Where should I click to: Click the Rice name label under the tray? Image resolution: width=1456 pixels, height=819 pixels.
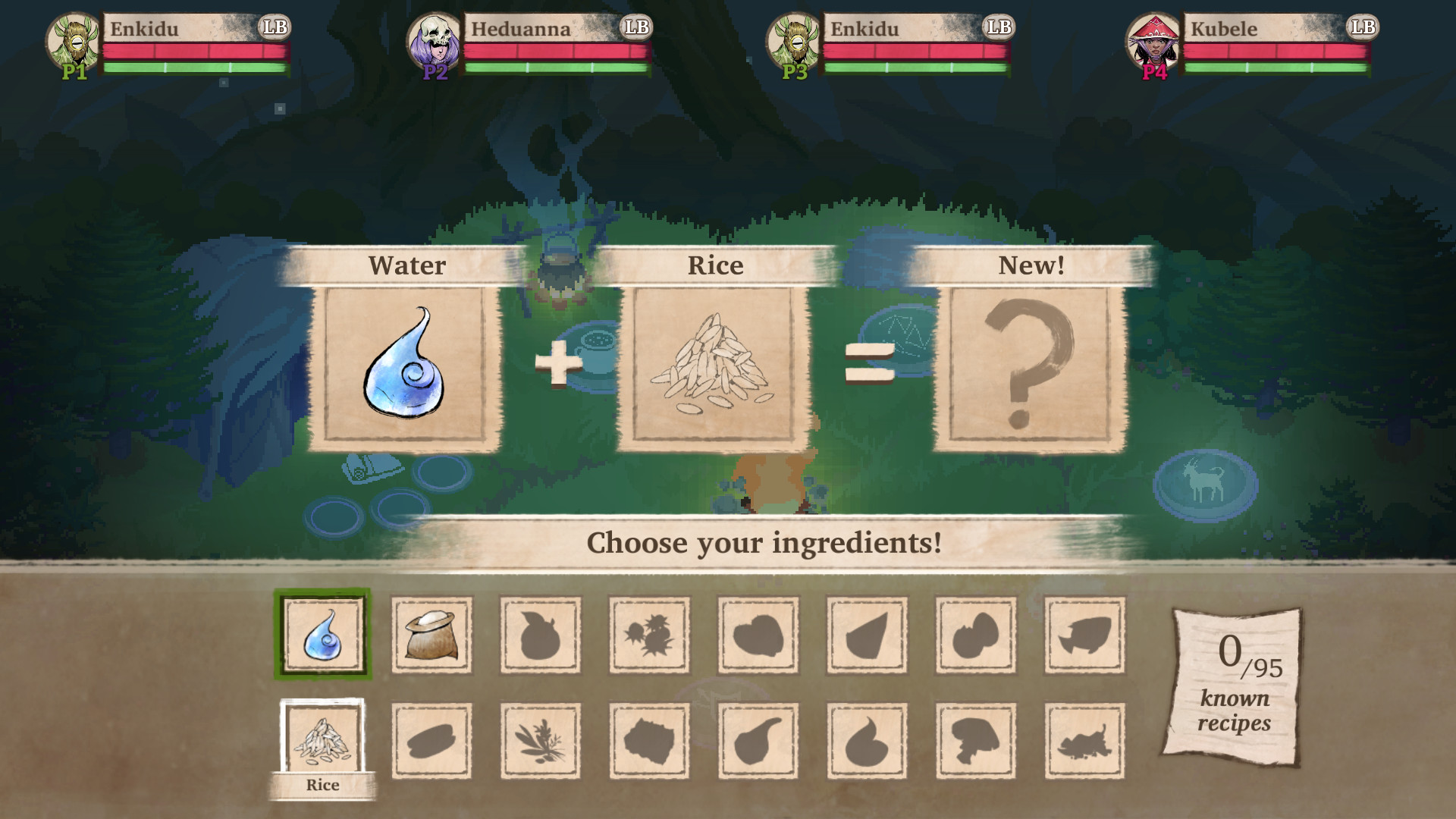325,786
